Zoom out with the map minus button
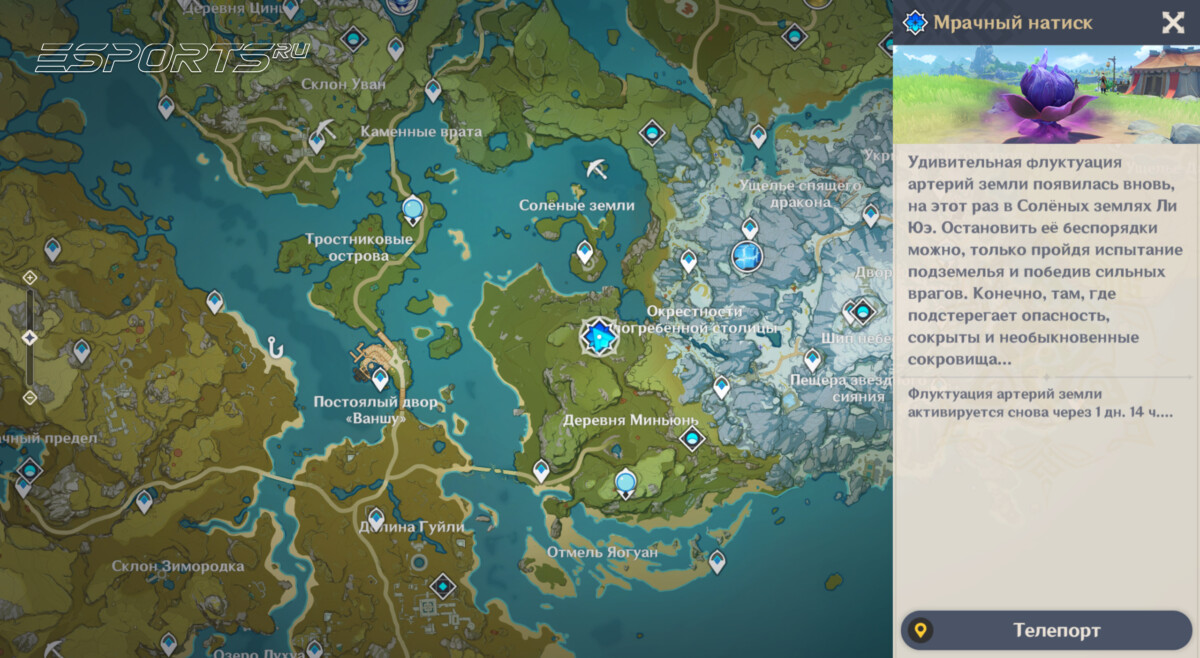The height and width of the screenshot is (658, 1200). (x=30, y=397)
